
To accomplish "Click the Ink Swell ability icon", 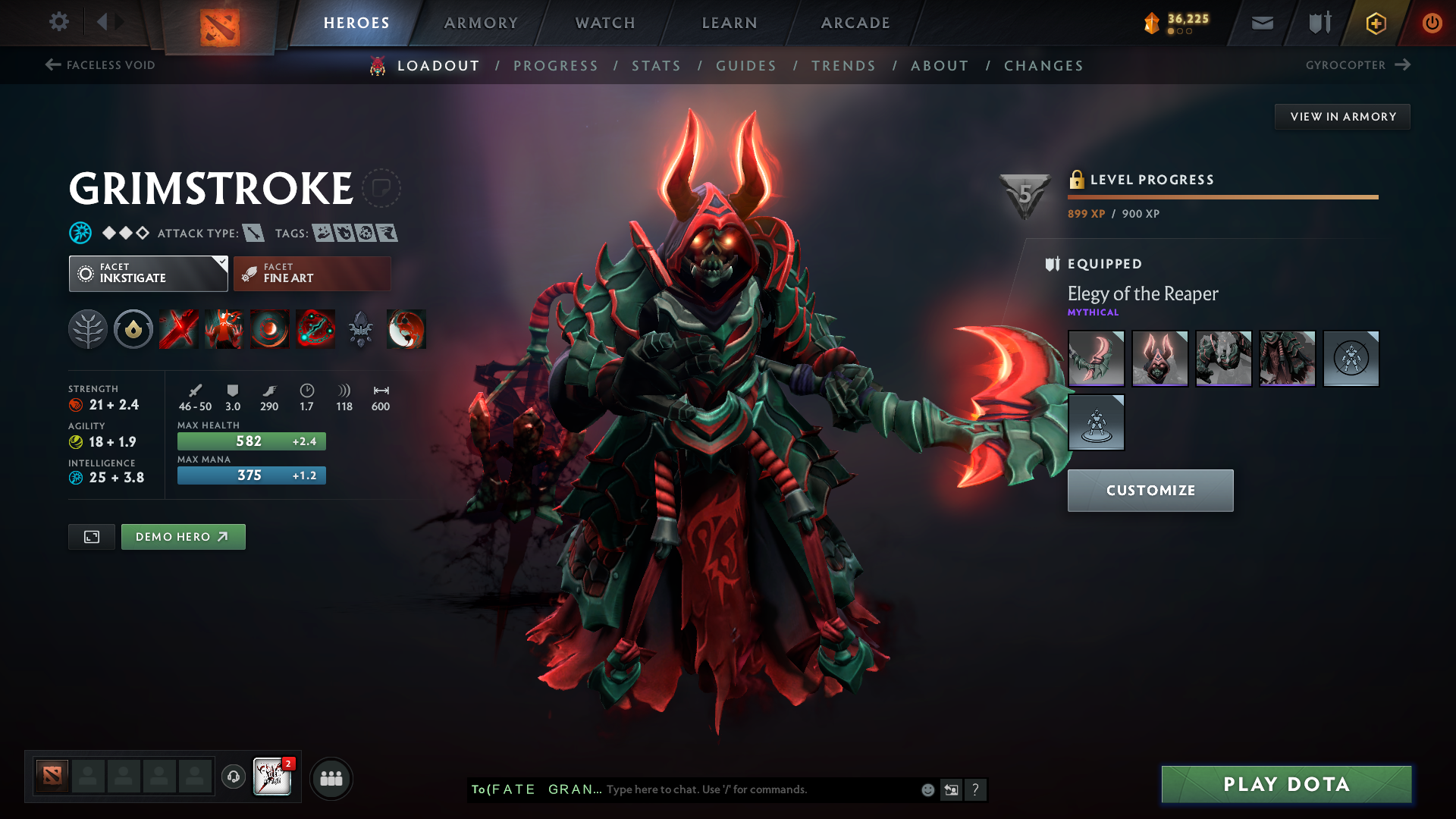I will click(269, 329).
